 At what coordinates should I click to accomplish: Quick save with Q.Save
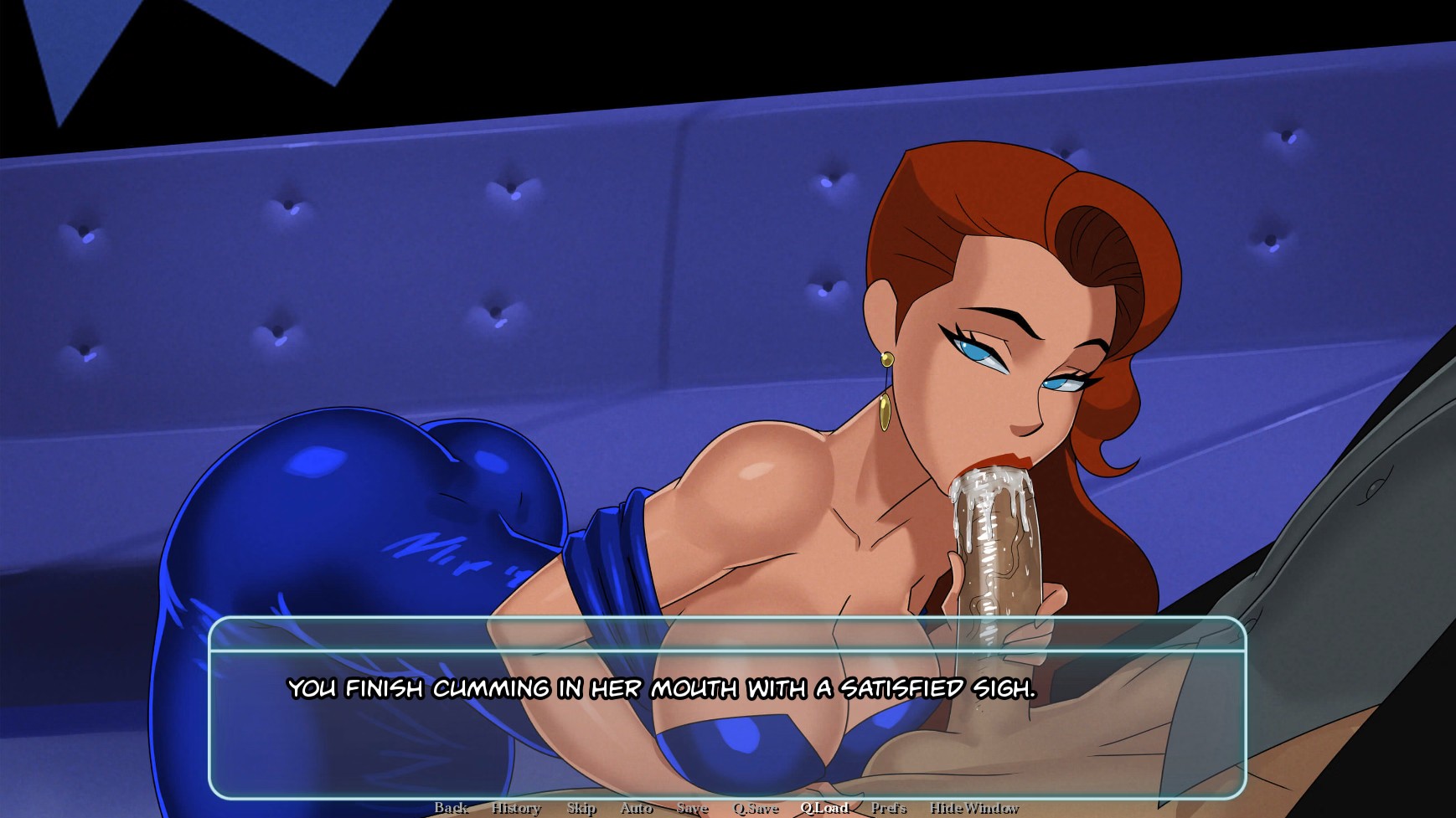pos(756,808)
